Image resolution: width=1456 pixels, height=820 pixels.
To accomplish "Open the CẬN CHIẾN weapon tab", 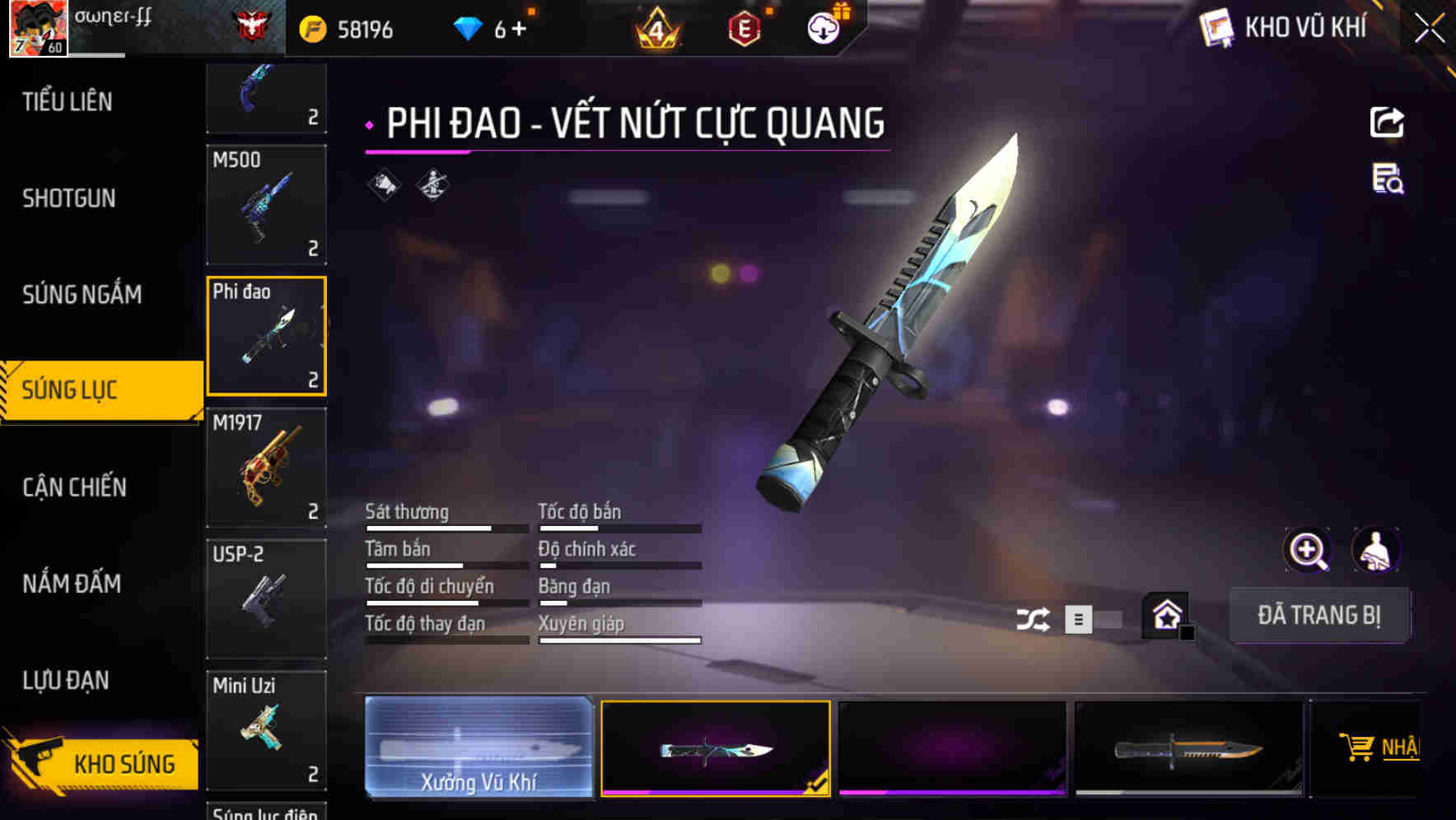I will click(72, 487).
